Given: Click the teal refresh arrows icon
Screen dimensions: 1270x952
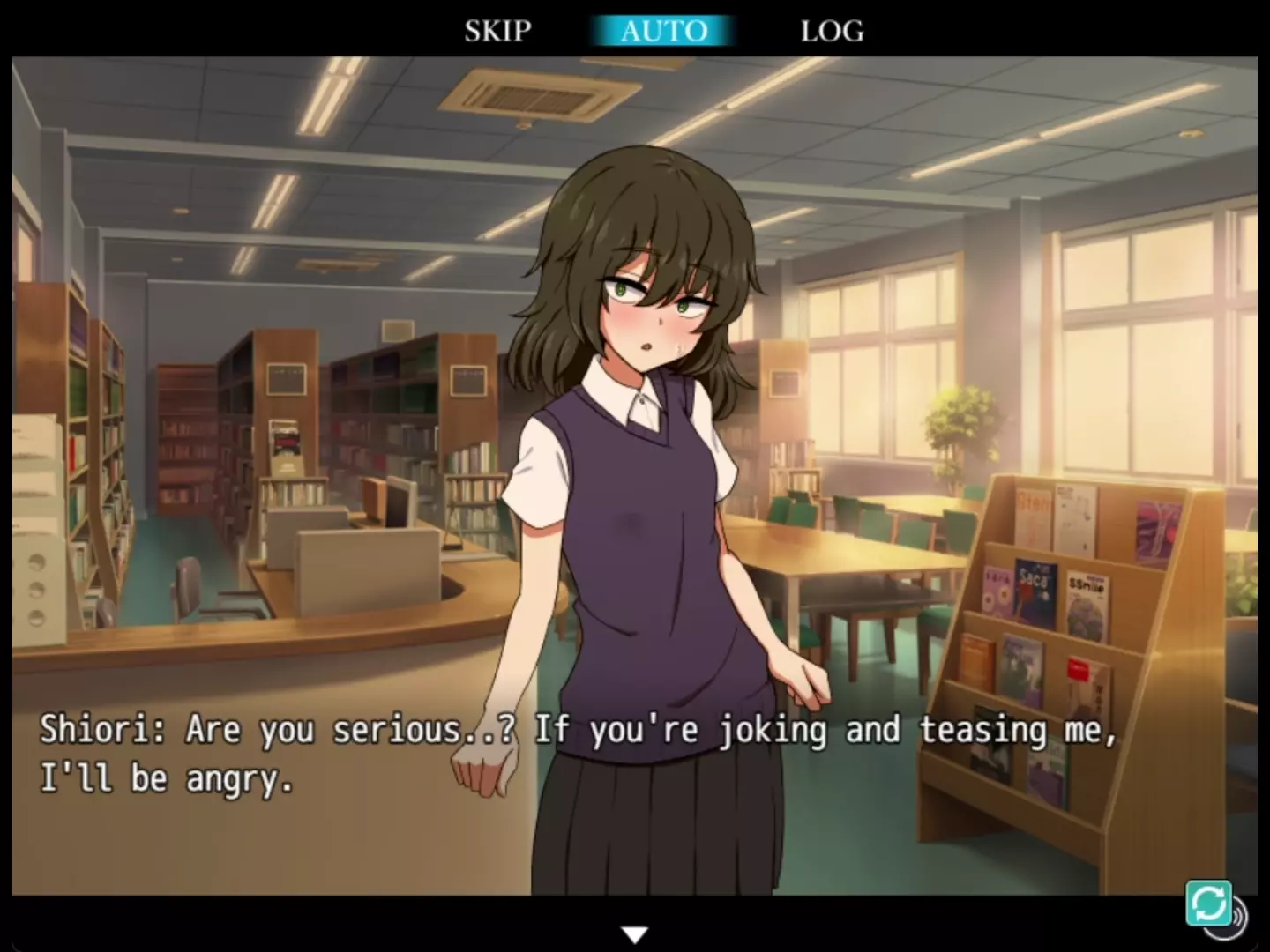Looking at the screenshot, I should 1207,903.
